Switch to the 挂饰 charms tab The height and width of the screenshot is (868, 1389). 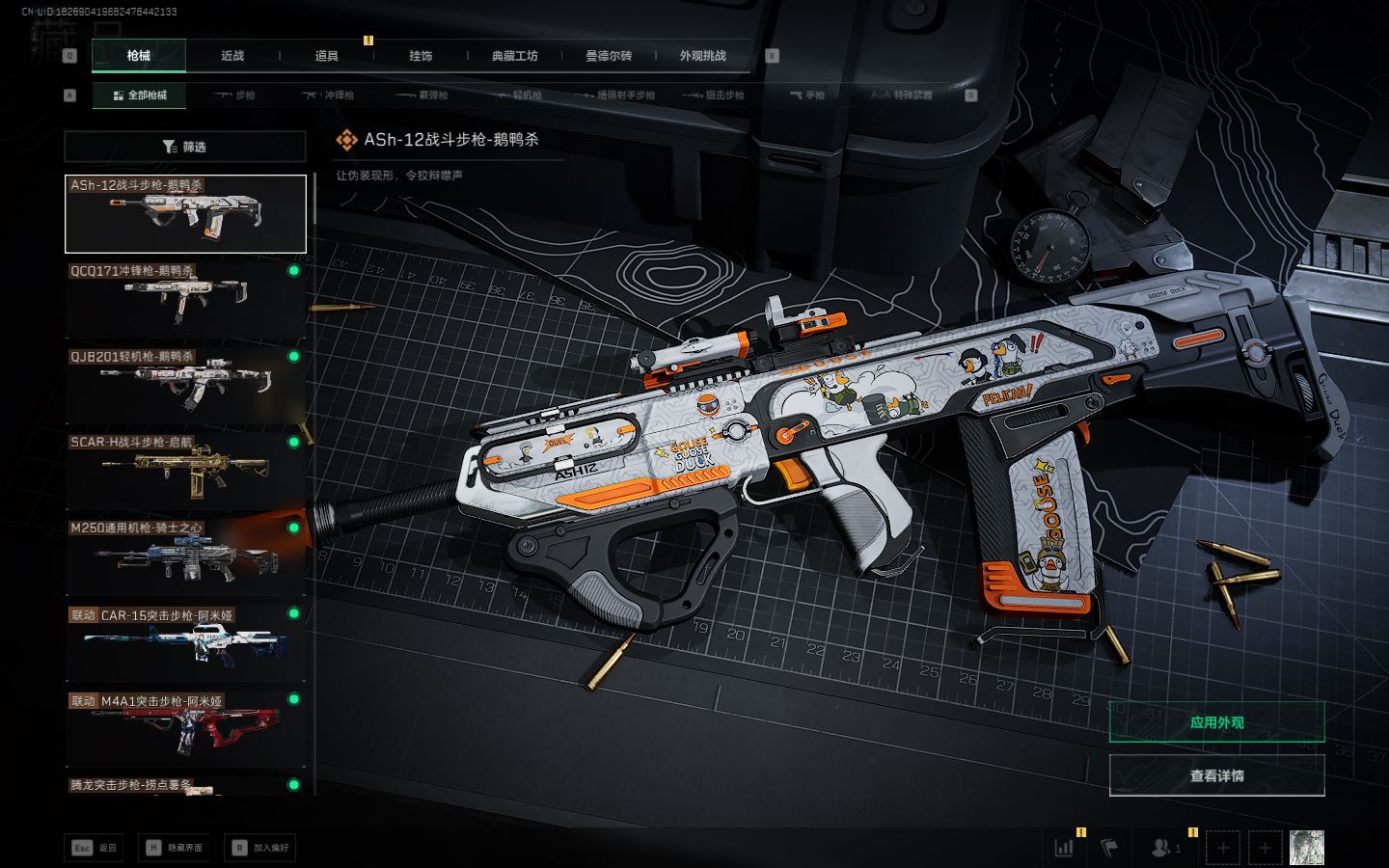[421, 56]
